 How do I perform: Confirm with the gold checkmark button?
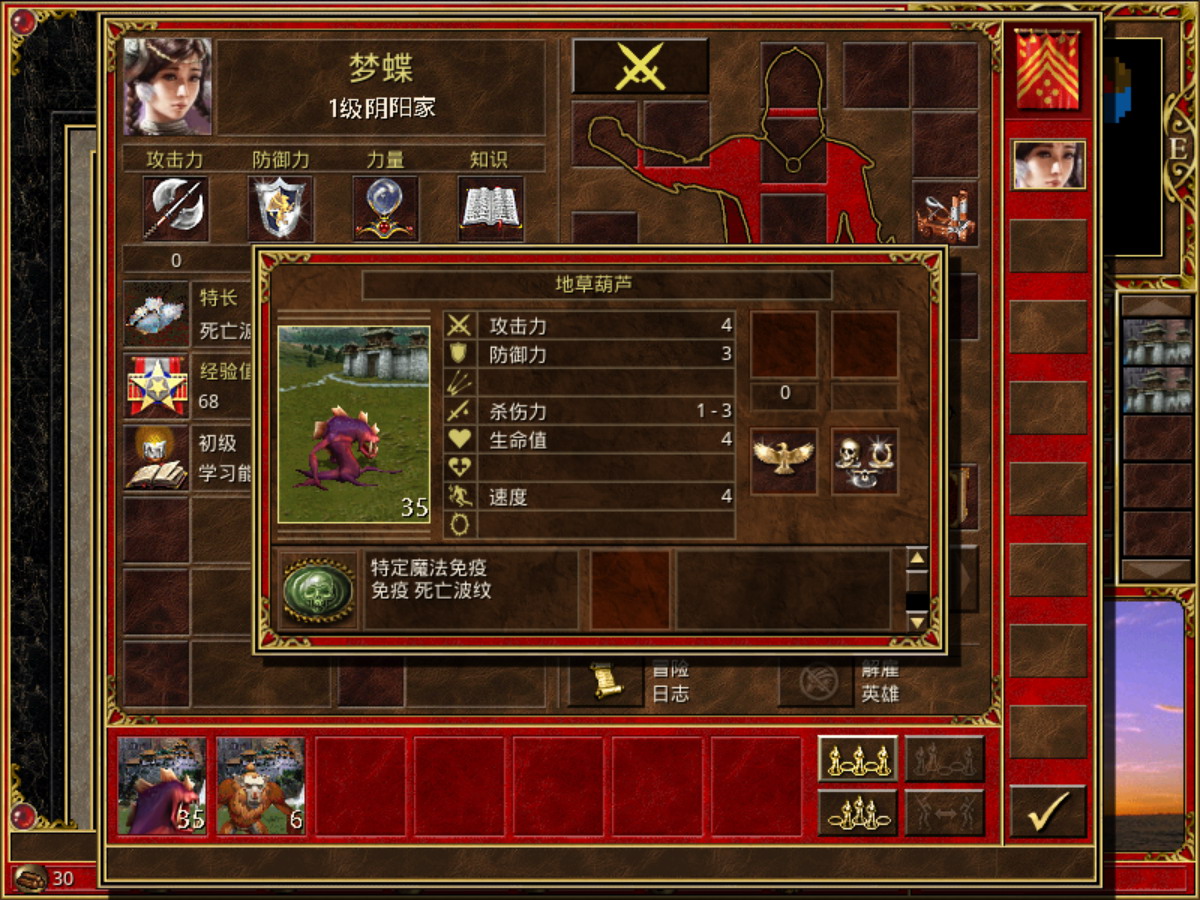[1047, 809]
